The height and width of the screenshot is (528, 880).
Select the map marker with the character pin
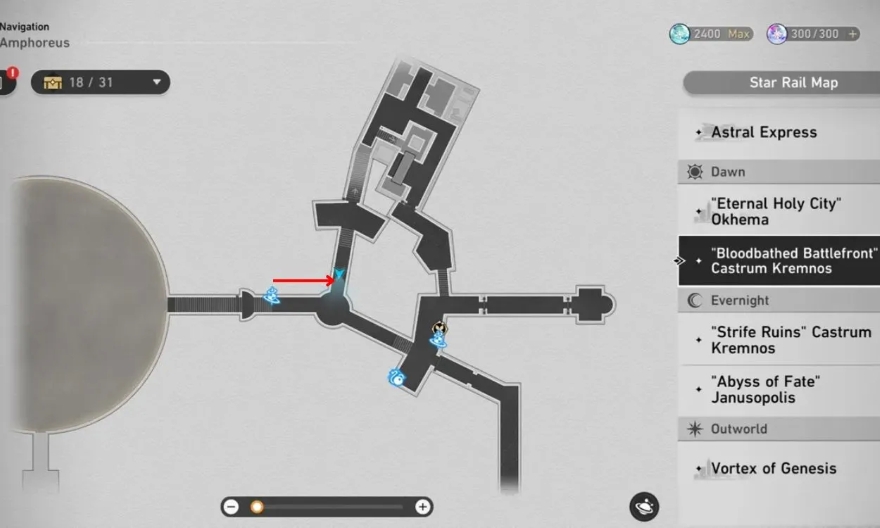438,336
